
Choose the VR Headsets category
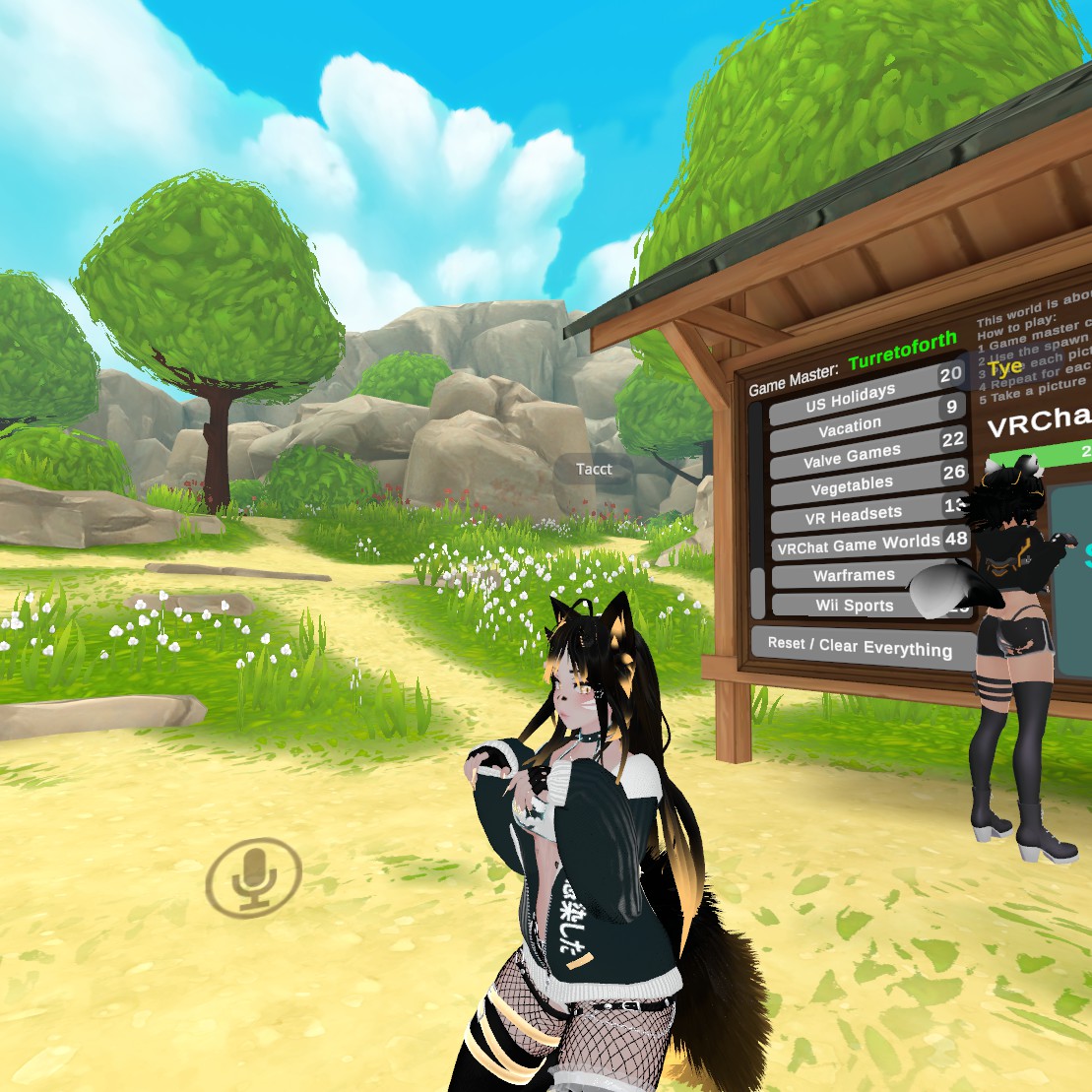click(853, 515)
